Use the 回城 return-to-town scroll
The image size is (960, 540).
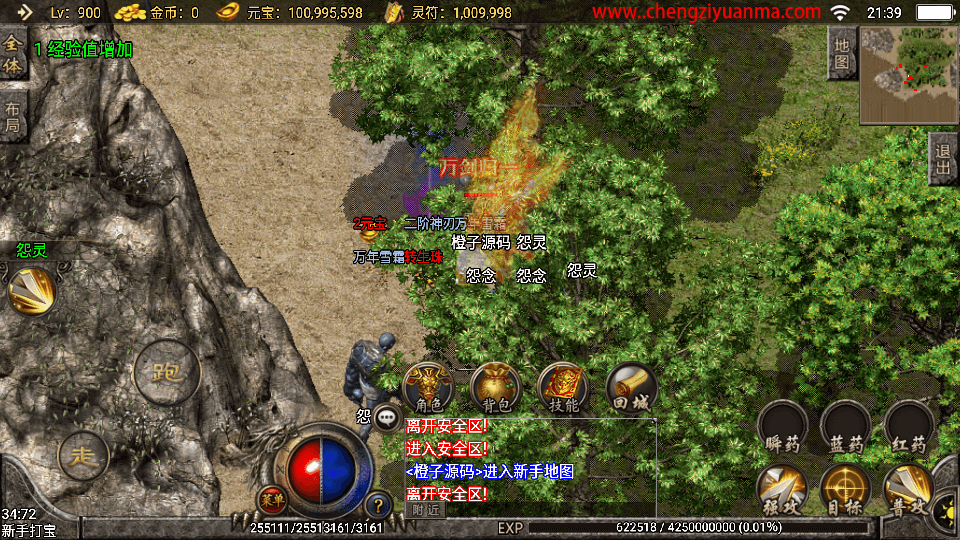click(x=631, y=387)
